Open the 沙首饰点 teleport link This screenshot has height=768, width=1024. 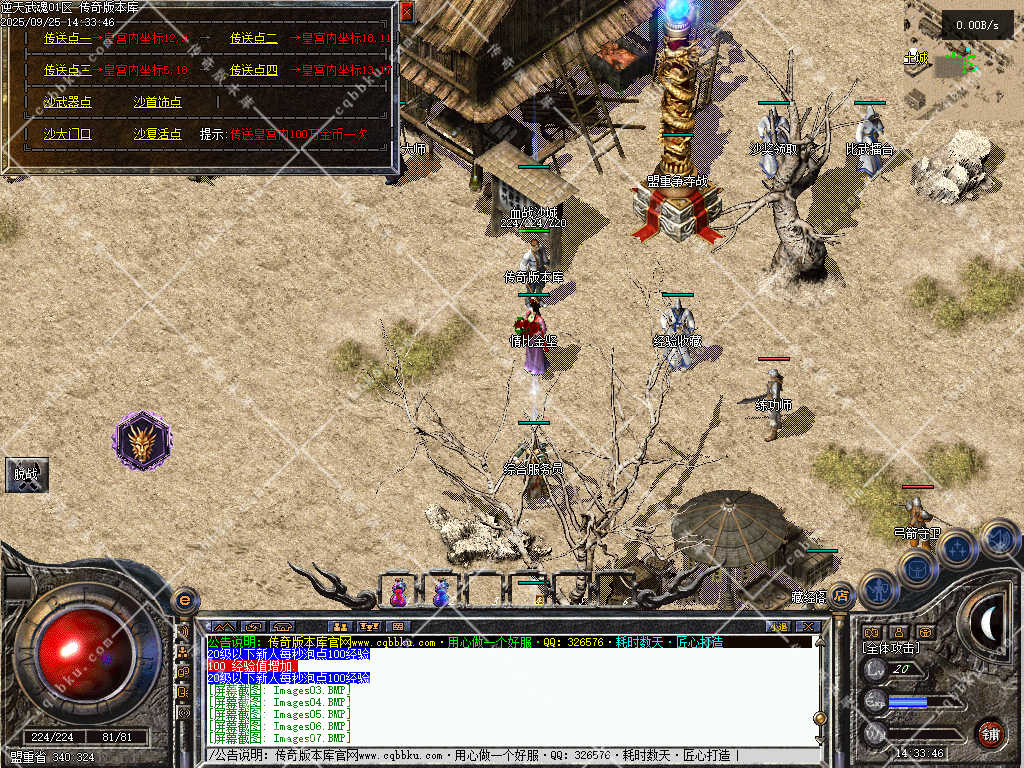pos(157,102)
